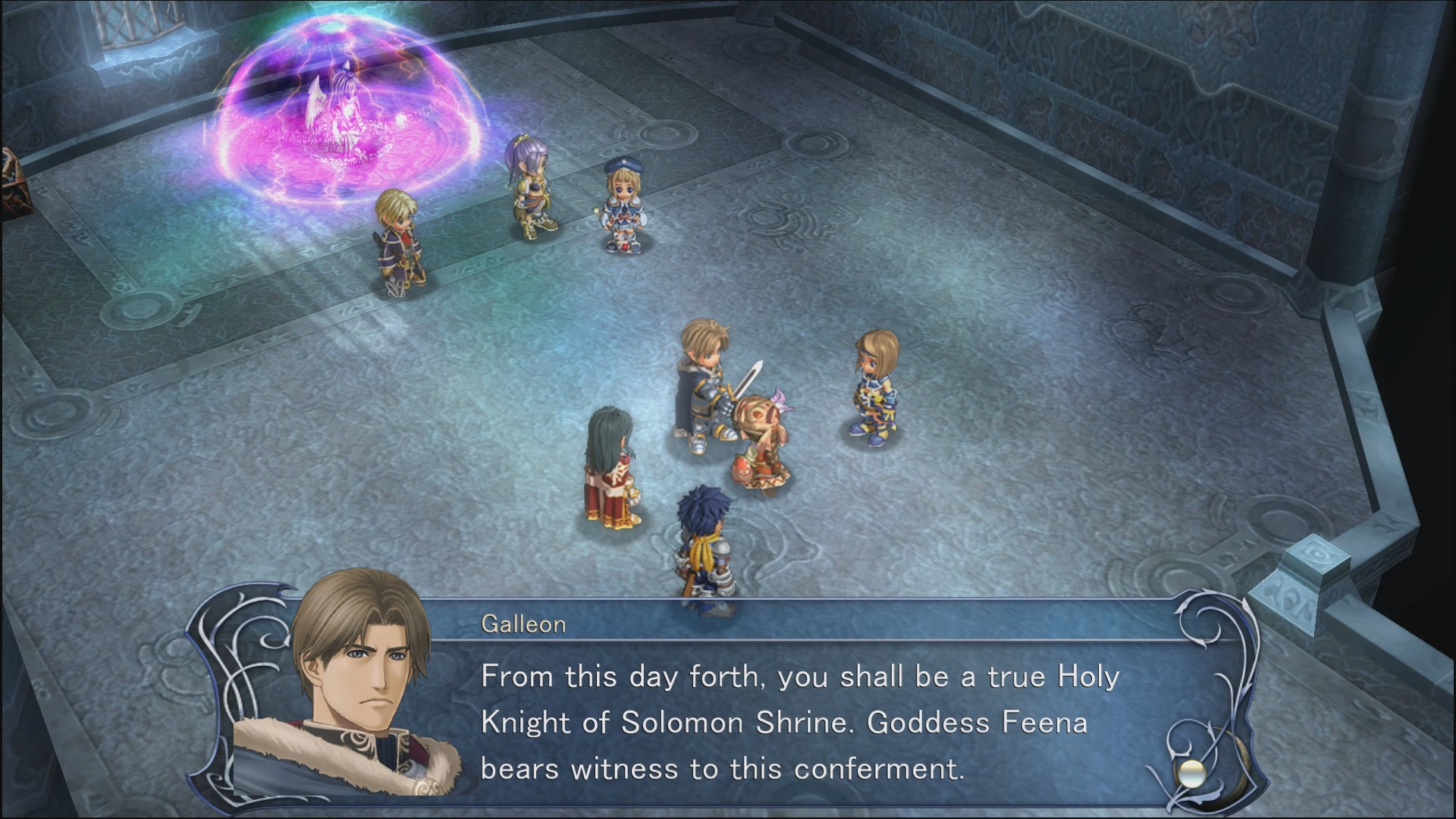Click the glowing orb to continue dialogue

pos(1191,773)
